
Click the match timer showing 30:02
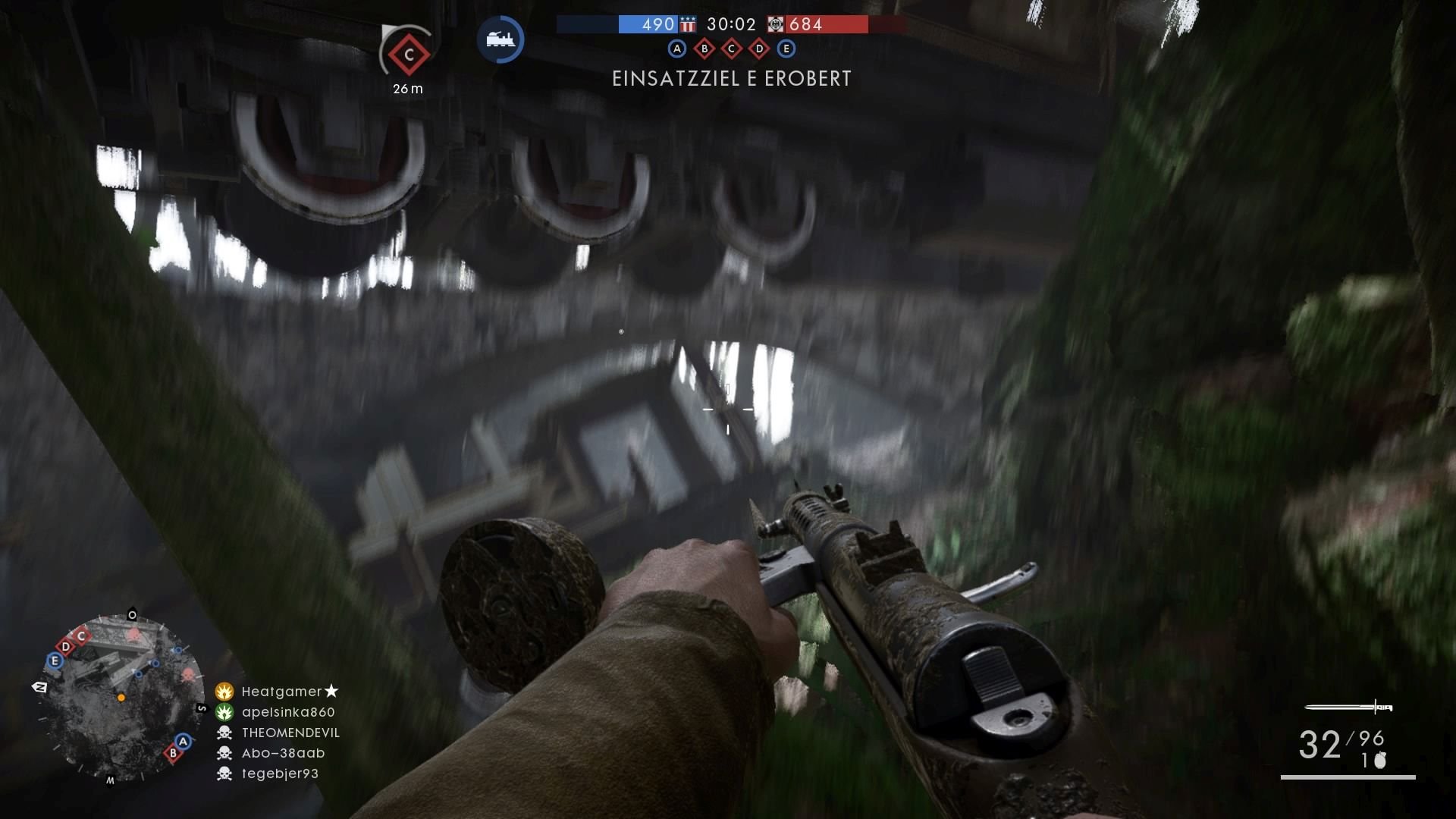pyautogui.click(x=731, y=24)
